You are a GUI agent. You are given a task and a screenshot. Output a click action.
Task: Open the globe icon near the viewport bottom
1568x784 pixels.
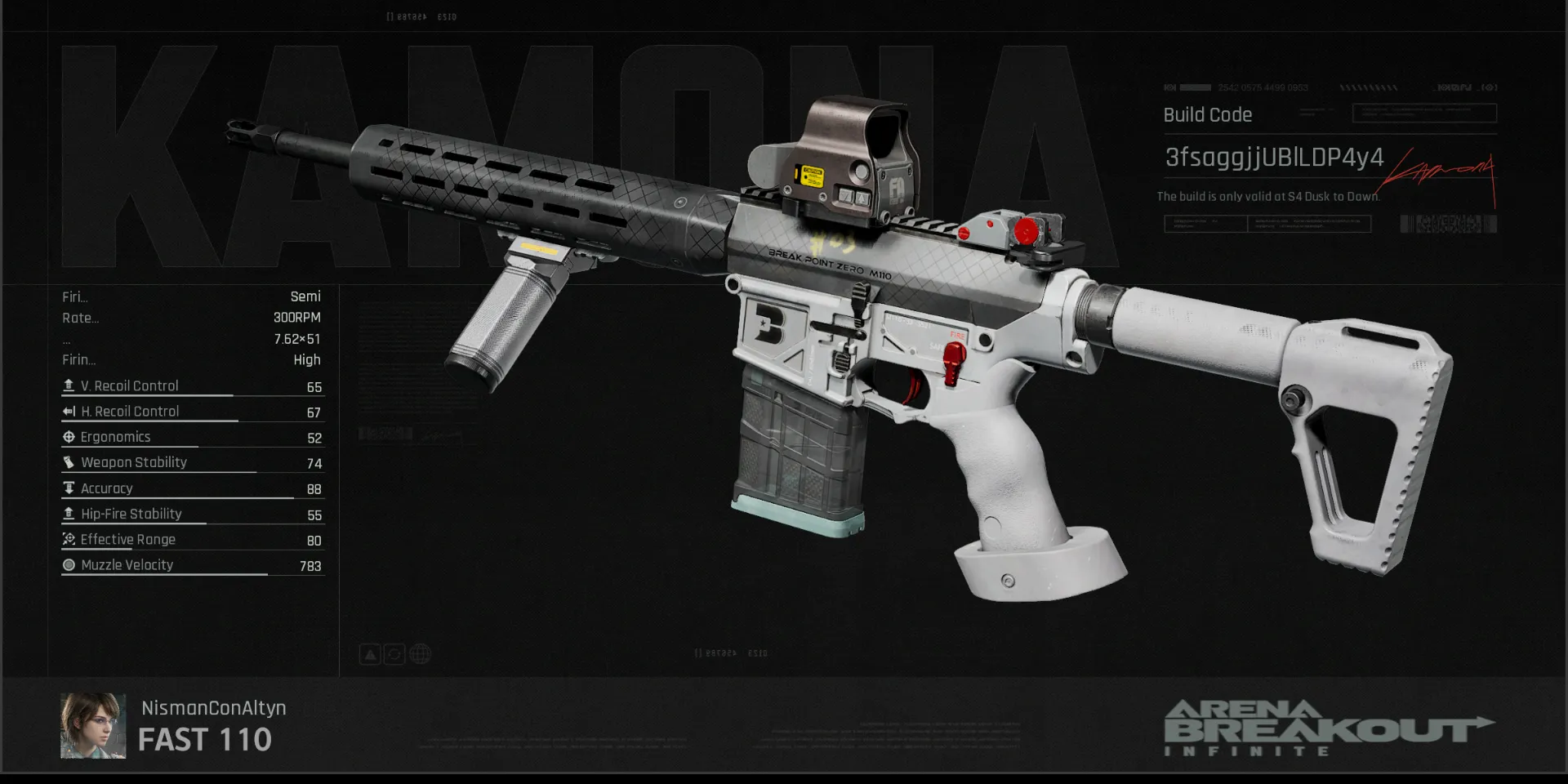[420, 653]
